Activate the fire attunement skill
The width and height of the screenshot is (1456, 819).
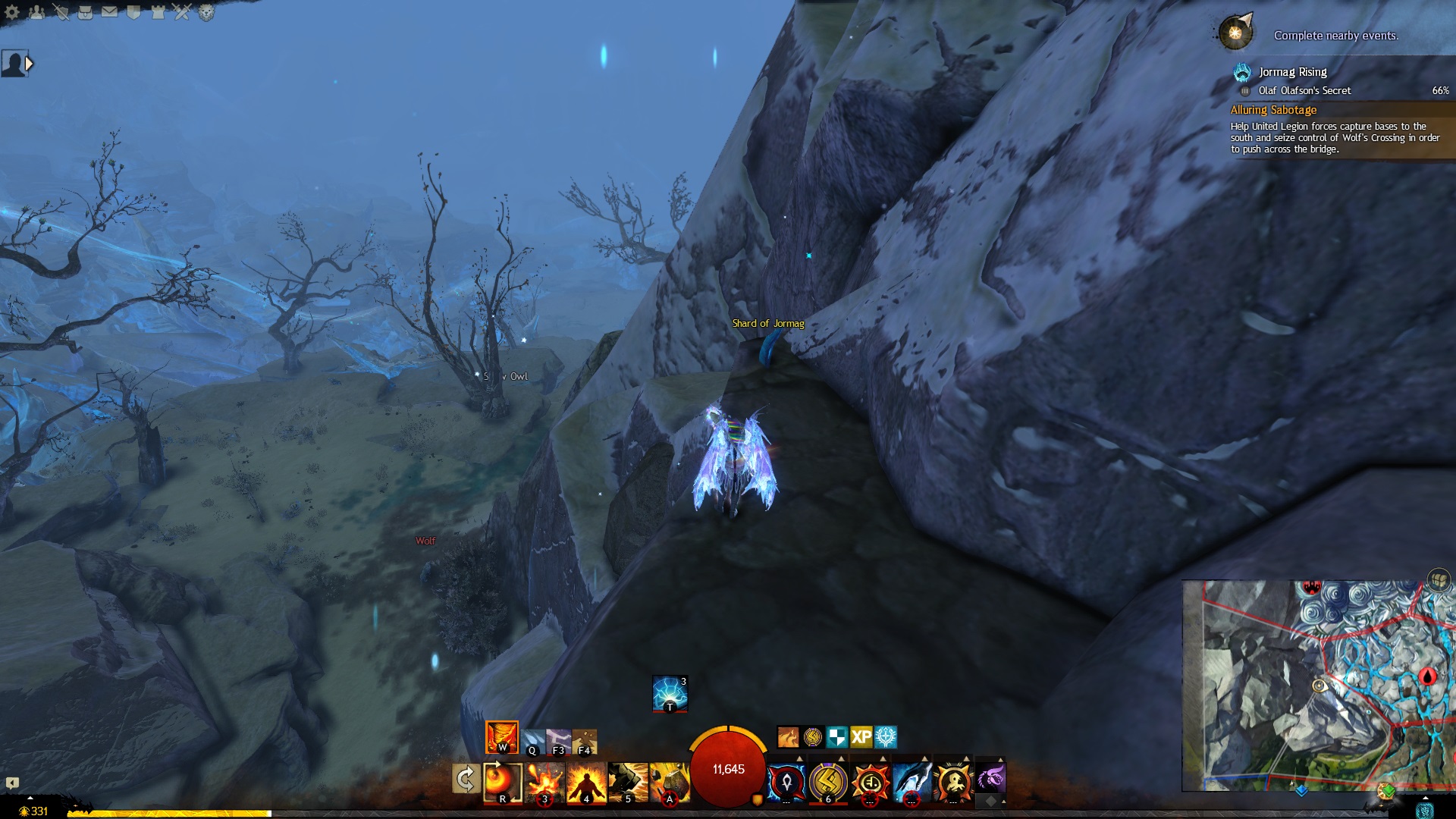[x=501, y=736]
